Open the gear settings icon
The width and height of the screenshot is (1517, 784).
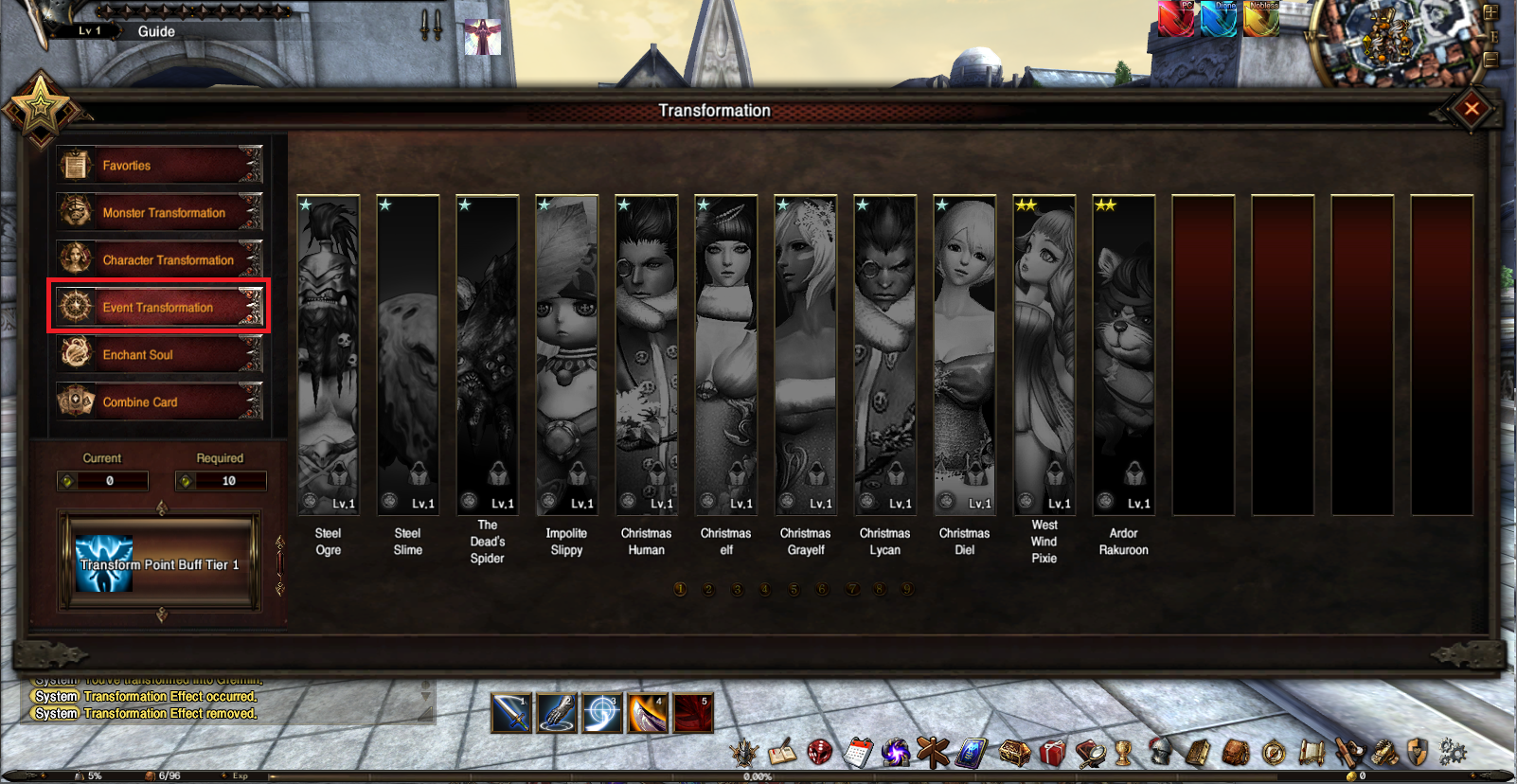click(1453, 753)
